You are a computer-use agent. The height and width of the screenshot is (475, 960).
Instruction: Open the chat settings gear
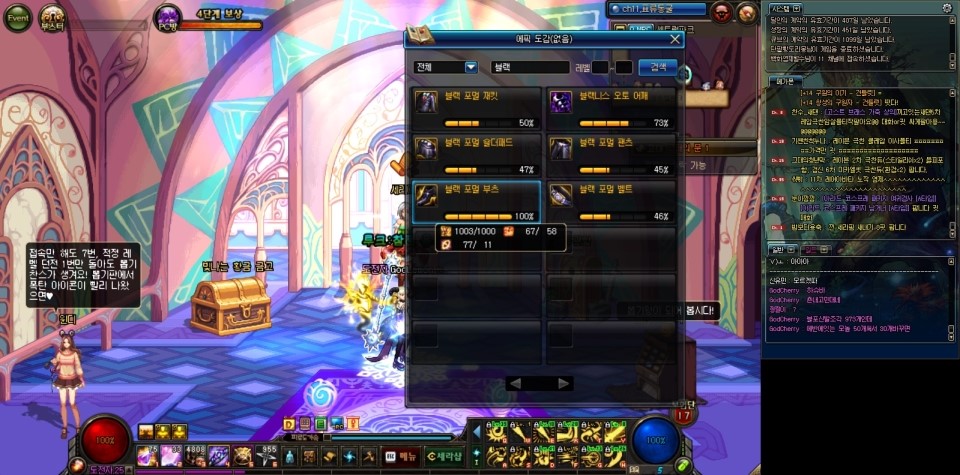[946, 8]
